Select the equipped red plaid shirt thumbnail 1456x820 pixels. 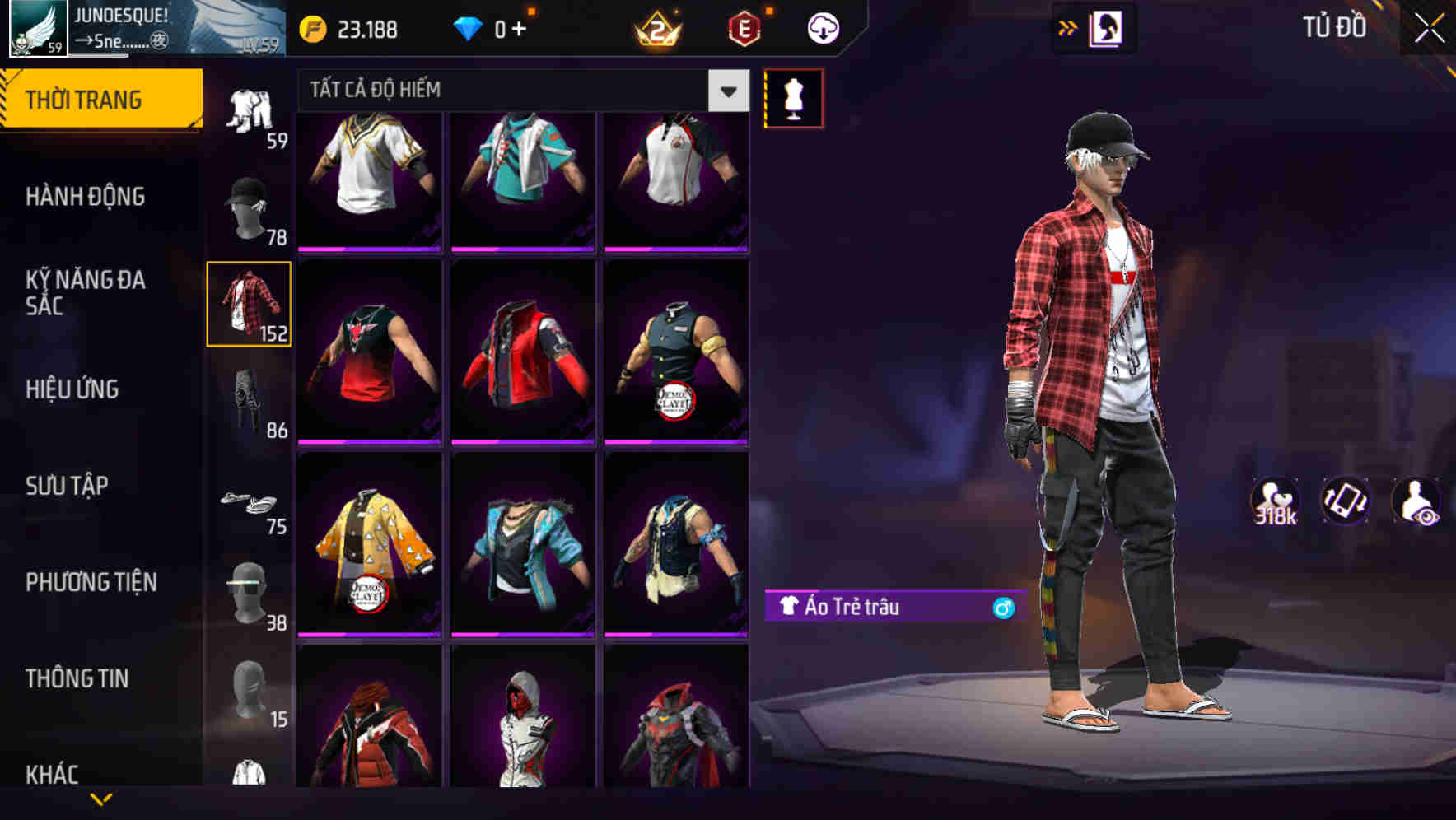coord(248,305)
